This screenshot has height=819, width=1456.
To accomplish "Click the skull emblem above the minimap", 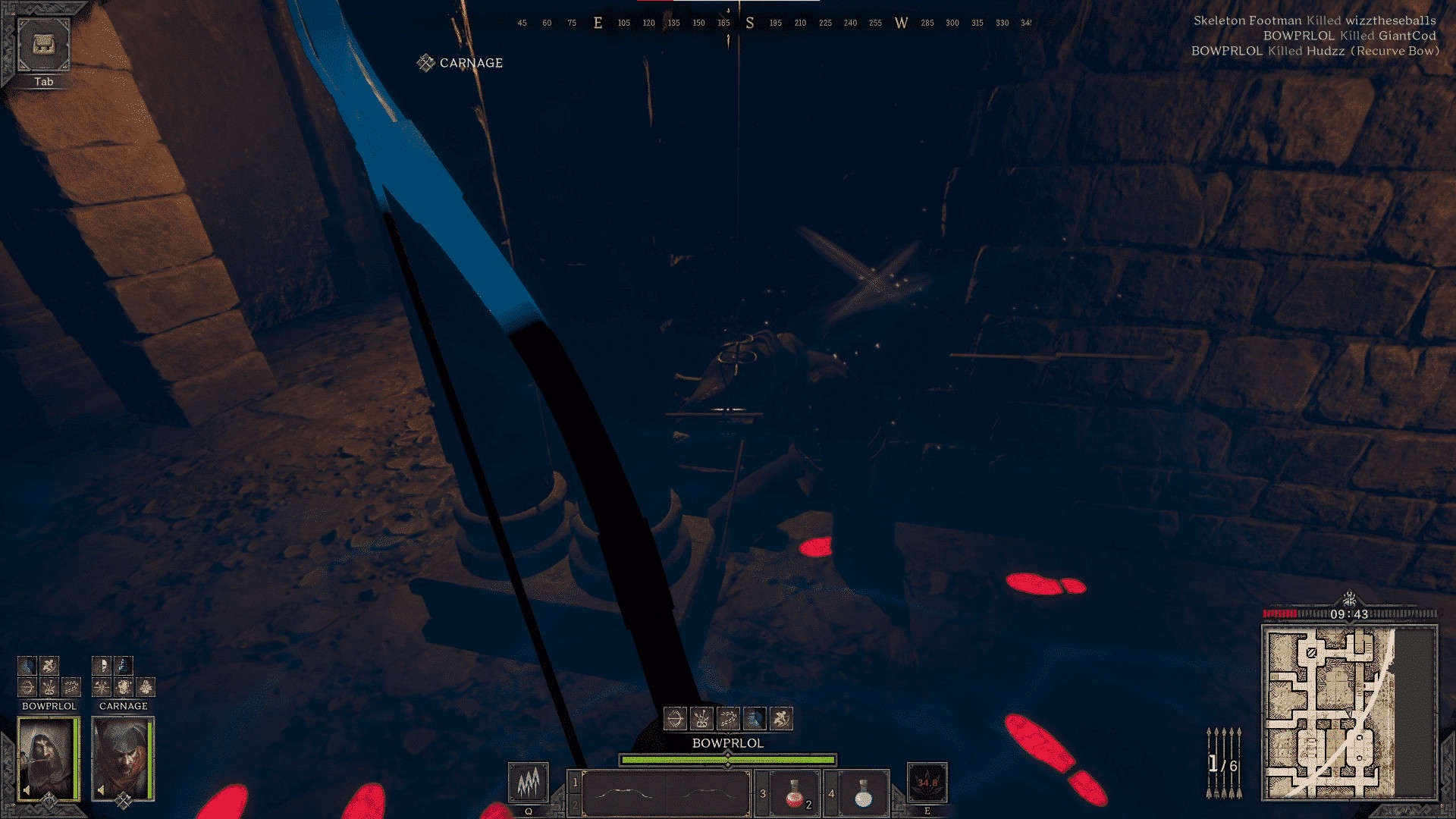I will coord(1350,595).
